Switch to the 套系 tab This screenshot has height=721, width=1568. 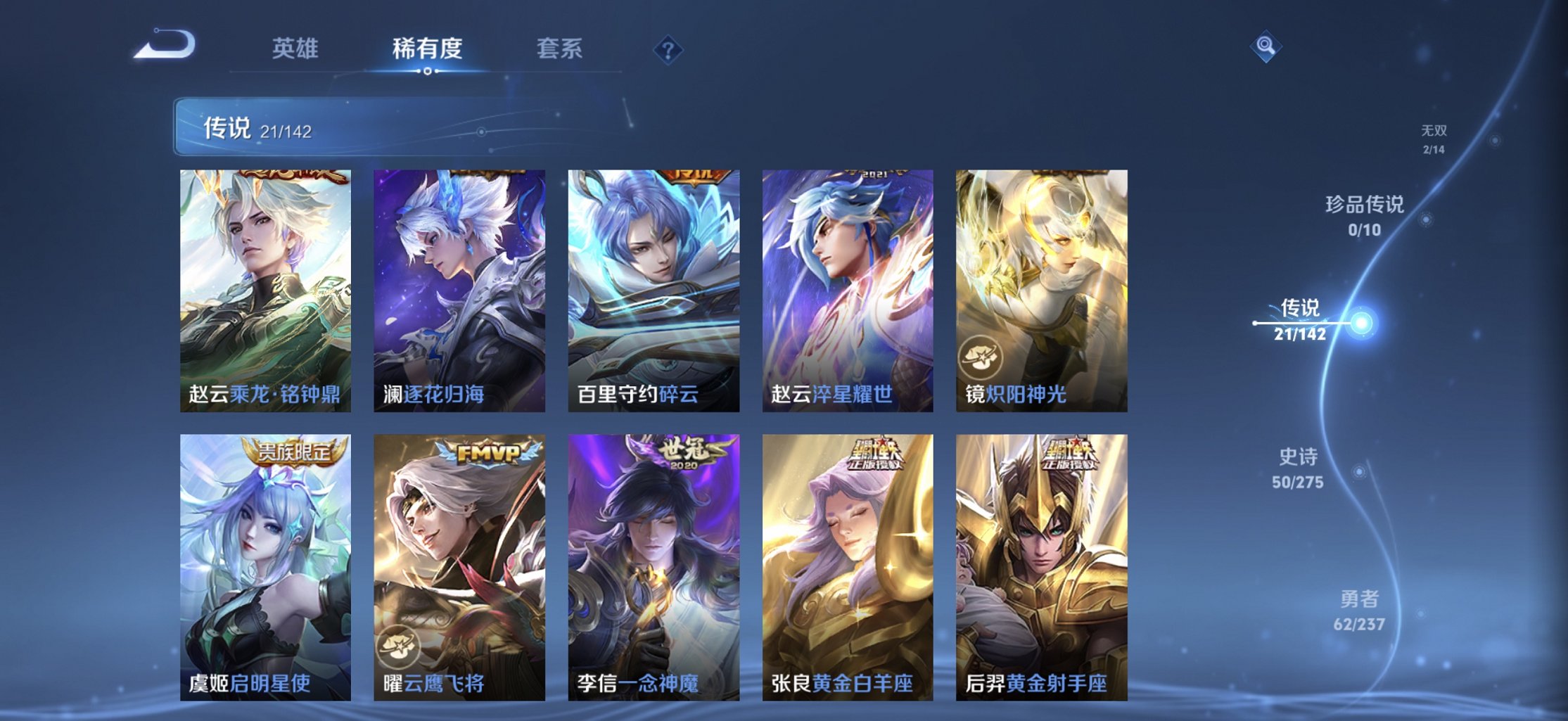pyautogui.click(x=560, y=48)
